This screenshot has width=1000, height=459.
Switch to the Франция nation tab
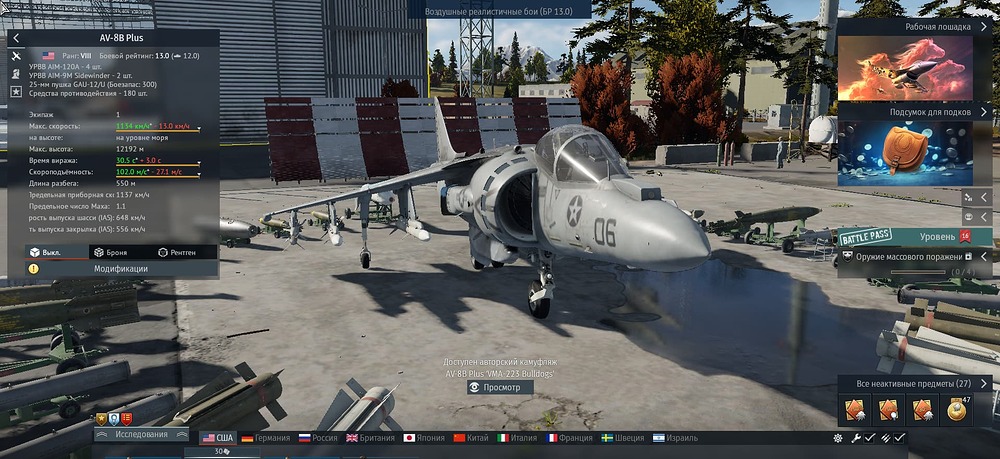coord(570,438)
